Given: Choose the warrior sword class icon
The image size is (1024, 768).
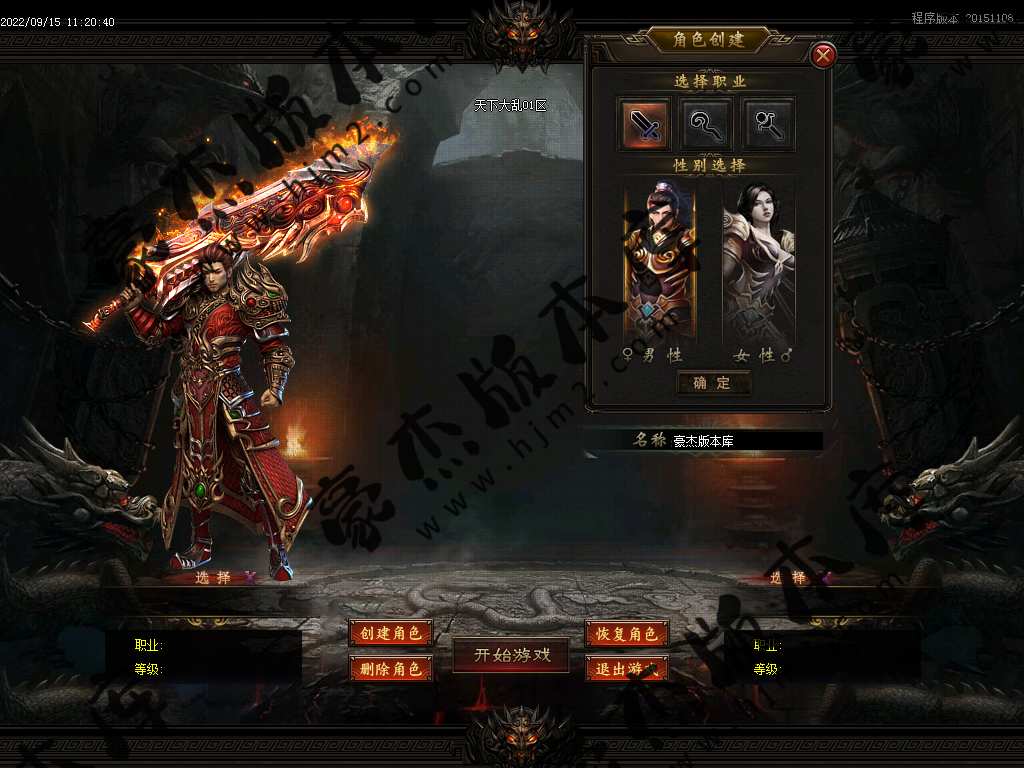Looking at the screenshot, I should tap(644, 124).
